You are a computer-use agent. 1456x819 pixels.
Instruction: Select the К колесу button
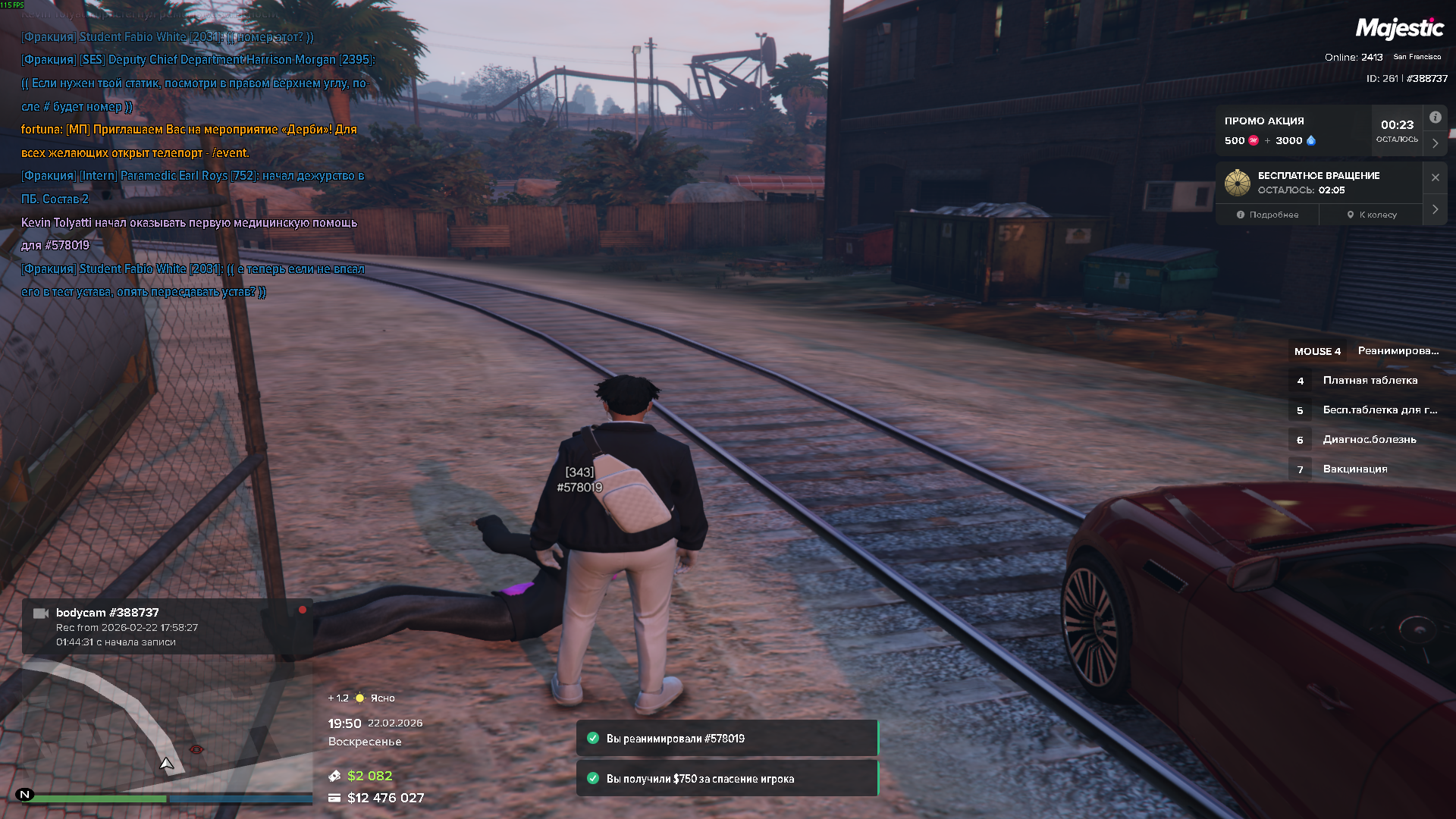point(1371,215)
